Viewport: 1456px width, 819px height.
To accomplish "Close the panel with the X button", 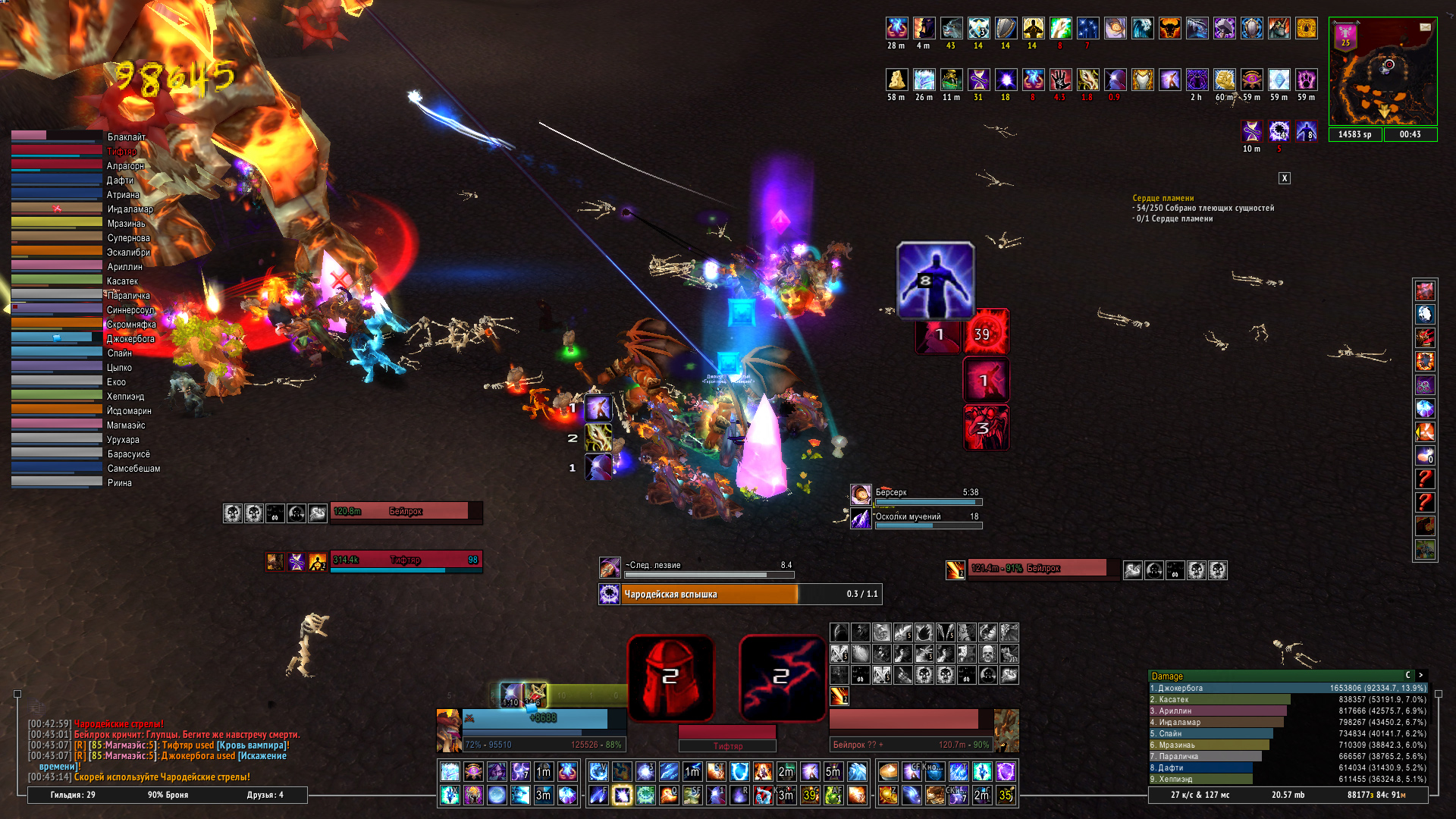I will pos(1284,178).
